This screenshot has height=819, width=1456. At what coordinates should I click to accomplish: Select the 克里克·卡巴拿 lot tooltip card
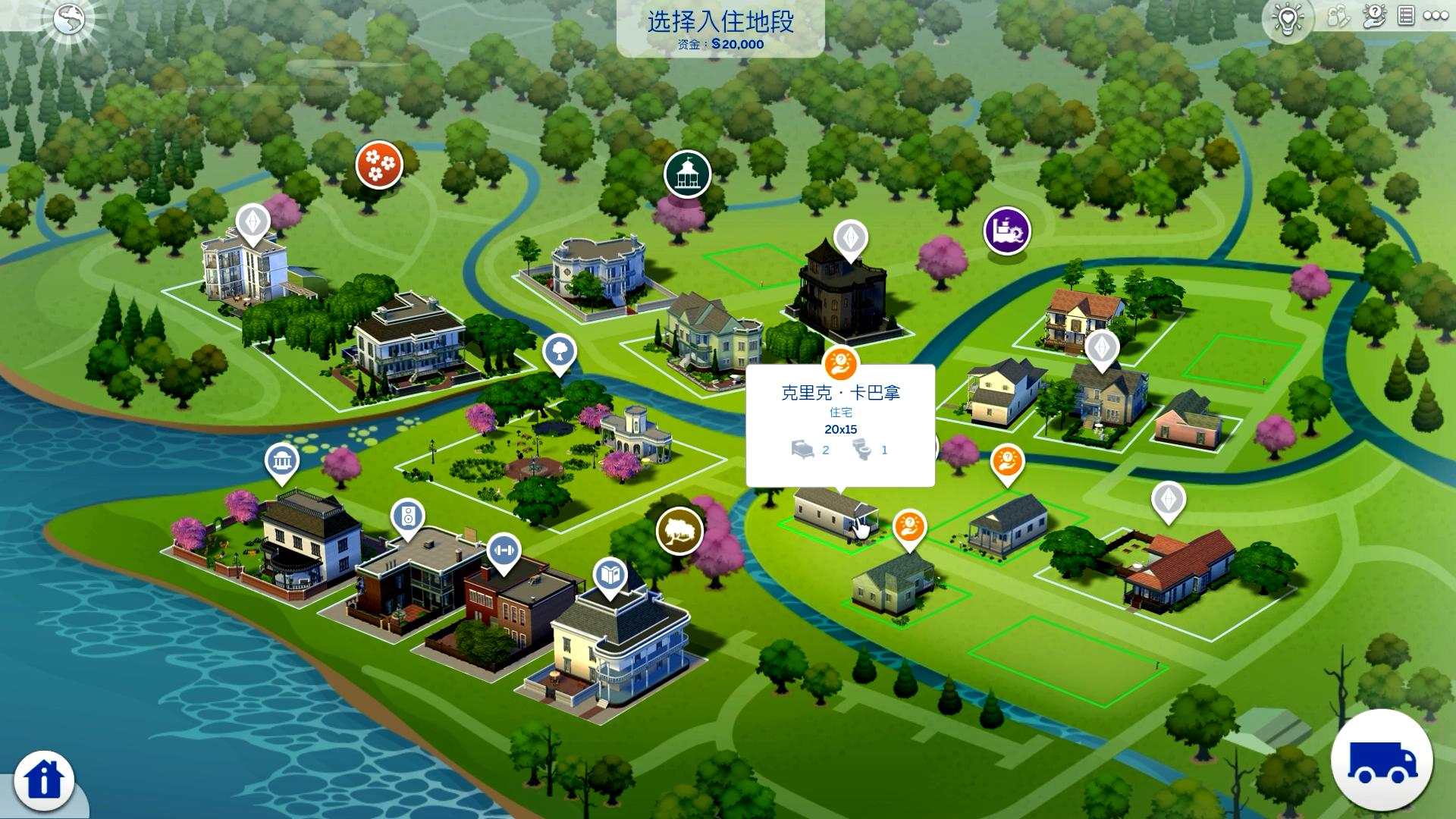pyautogui.click(x=840, y=425)
